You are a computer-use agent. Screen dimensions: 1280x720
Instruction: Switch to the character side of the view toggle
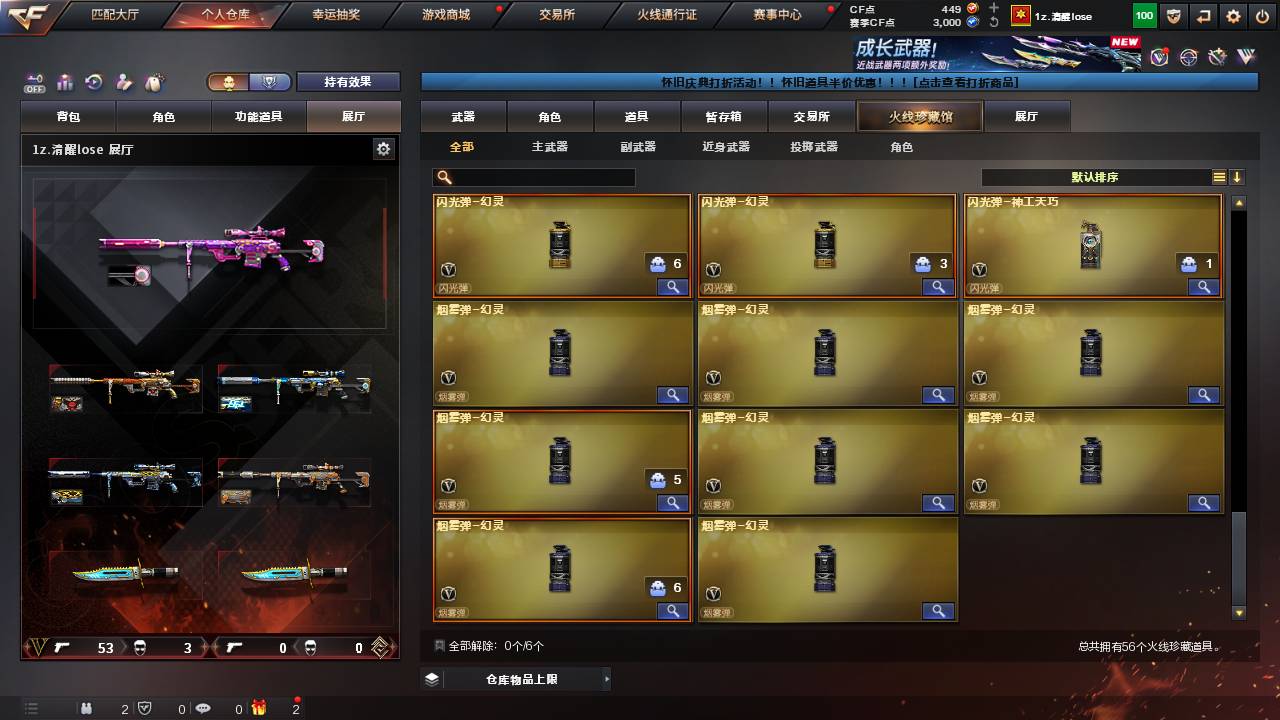point(228,82)
